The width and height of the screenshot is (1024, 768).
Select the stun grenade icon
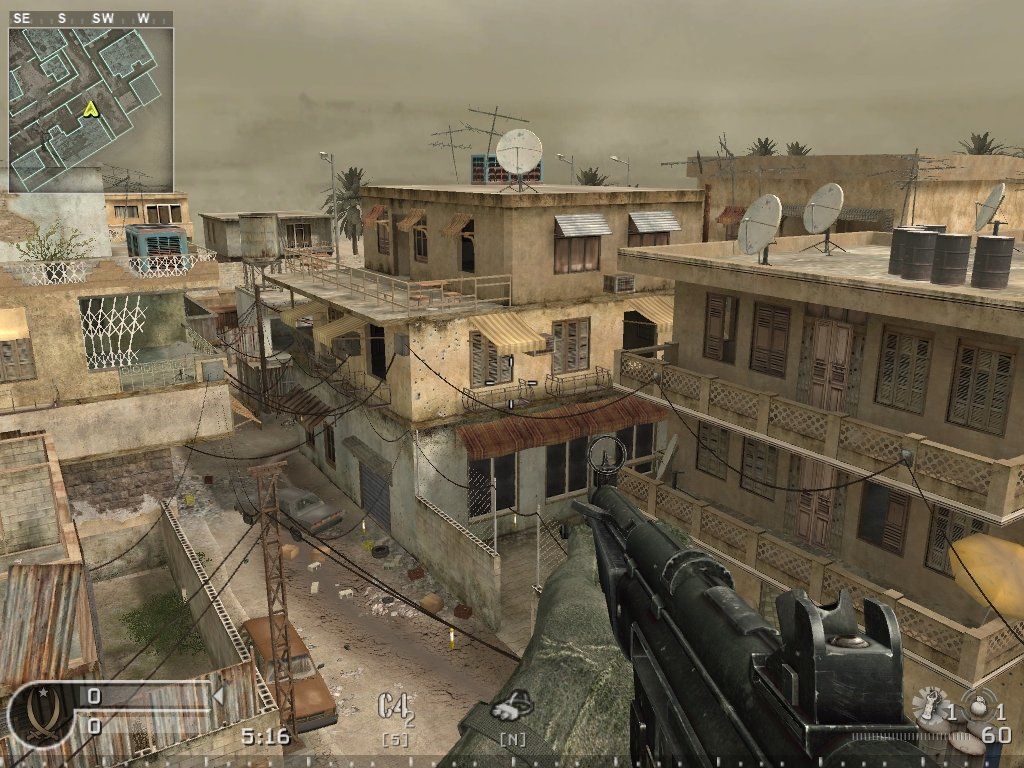click(980, 704)
